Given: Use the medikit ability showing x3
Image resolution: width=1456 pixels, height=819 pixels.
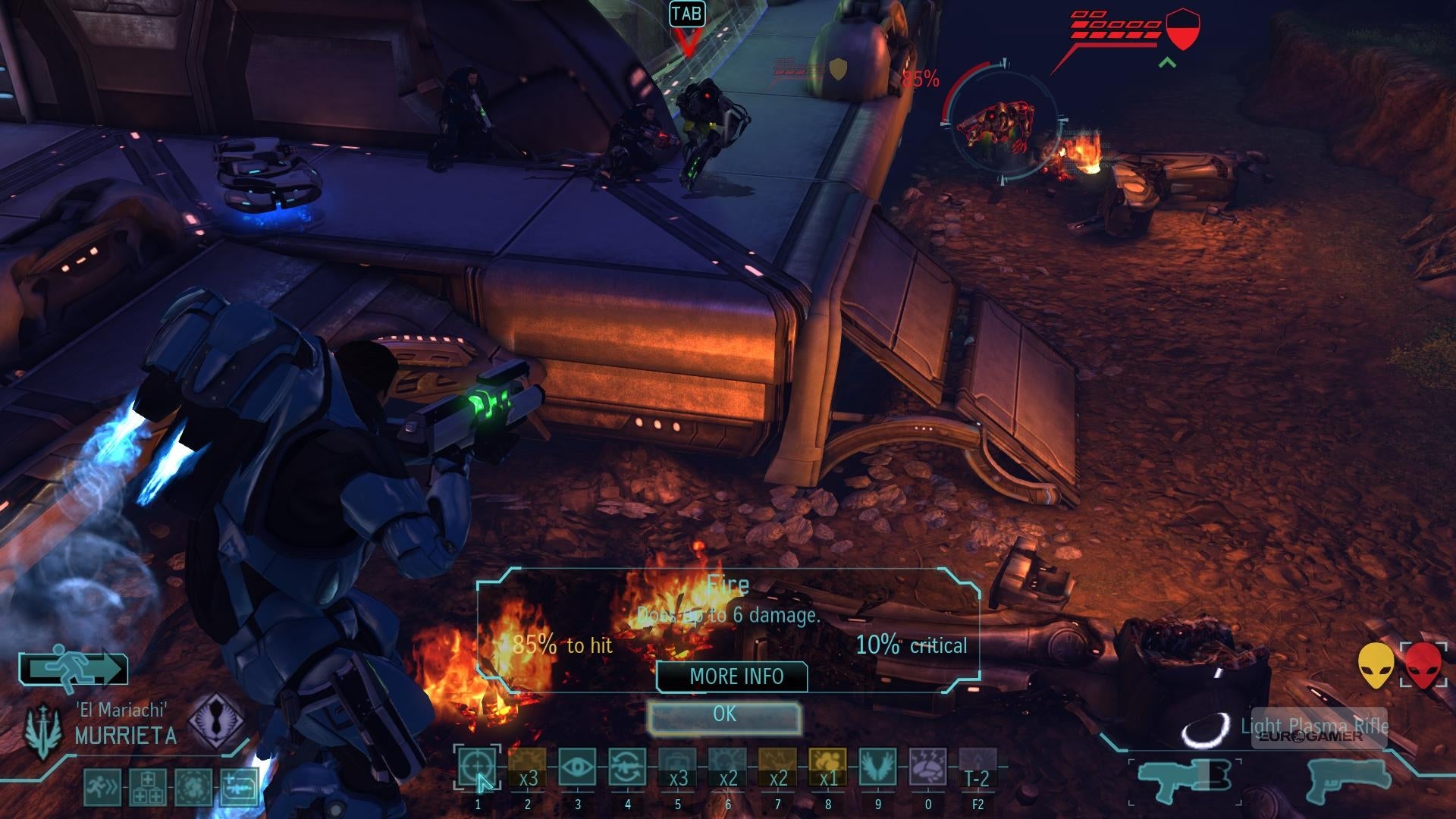Looking at the screenshot, I should 677,767.
